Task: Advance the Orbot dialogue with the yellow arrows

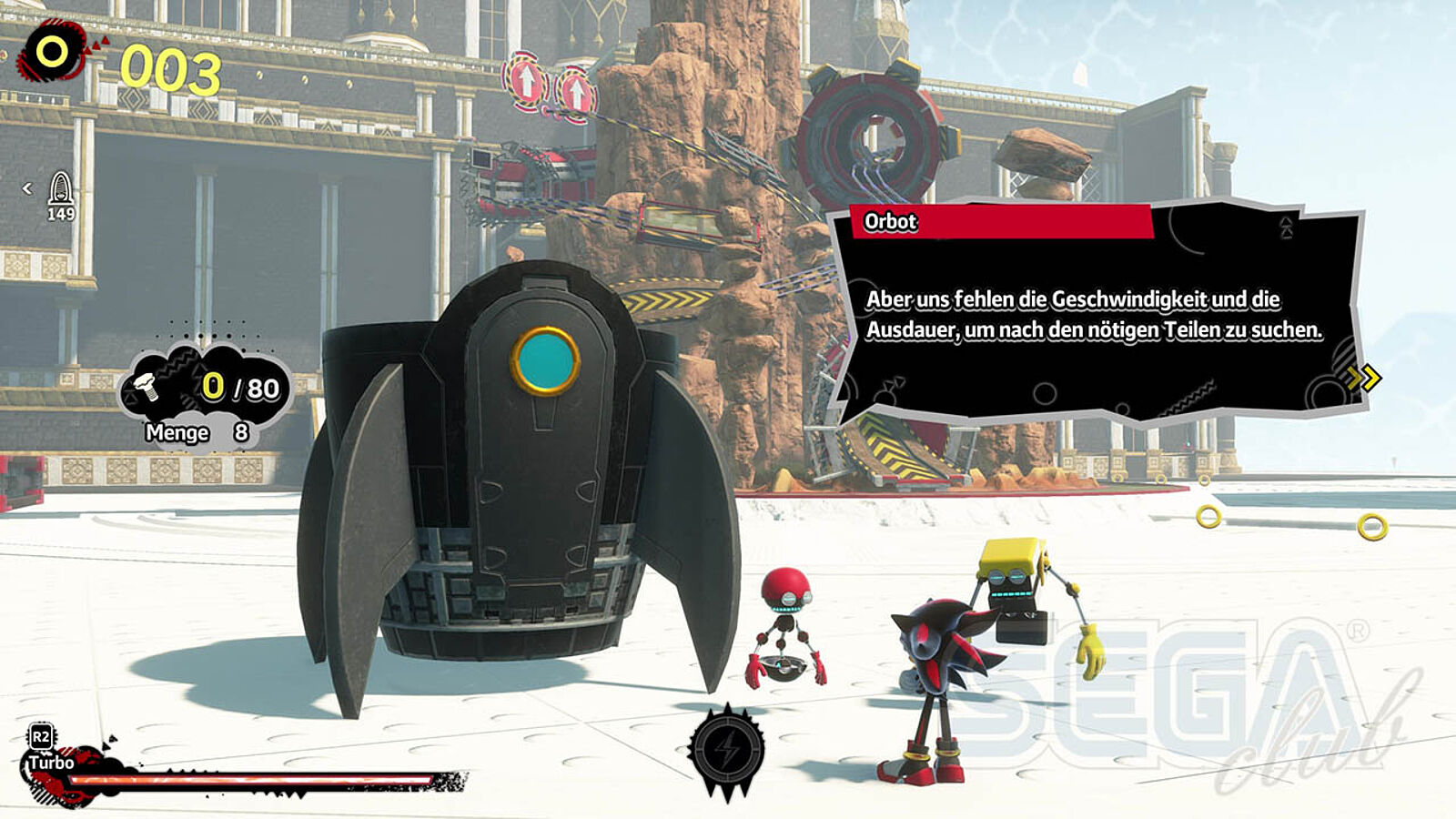Action: [1364, 378]
